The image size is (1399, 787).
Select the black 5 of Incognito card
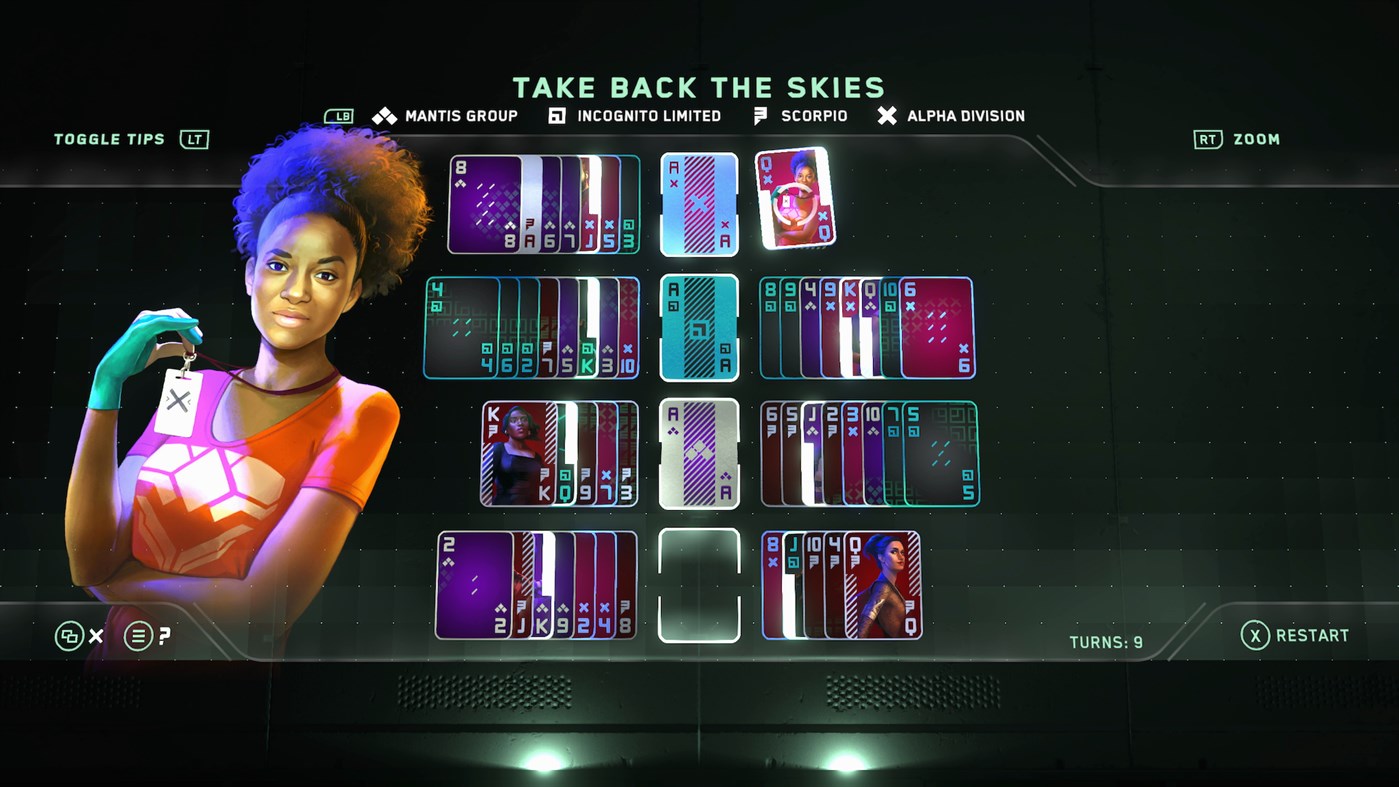(x=940, y=453)
